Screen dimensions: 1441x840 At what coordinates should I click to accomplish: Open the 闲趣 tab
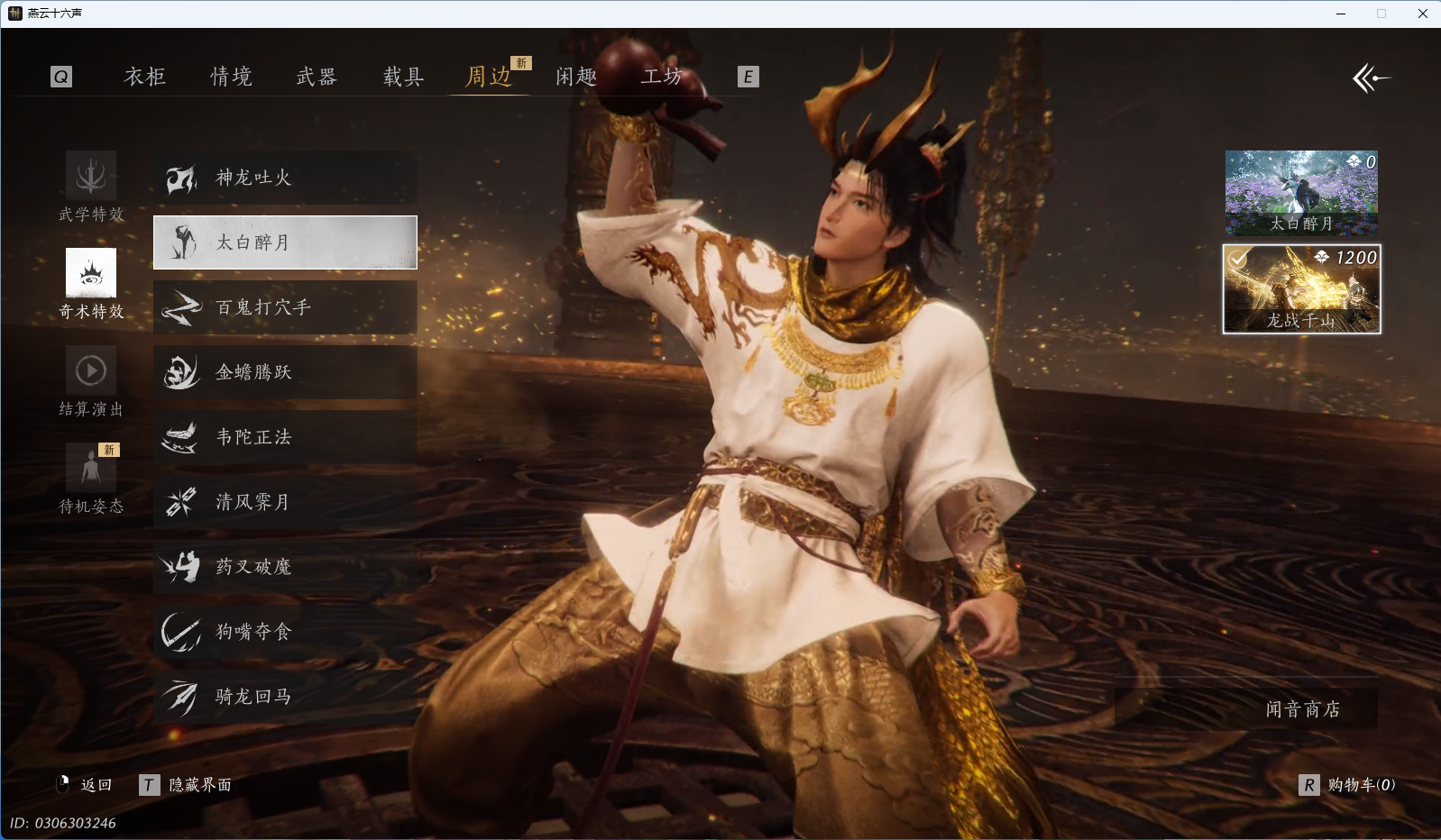[x=576, y=77]
